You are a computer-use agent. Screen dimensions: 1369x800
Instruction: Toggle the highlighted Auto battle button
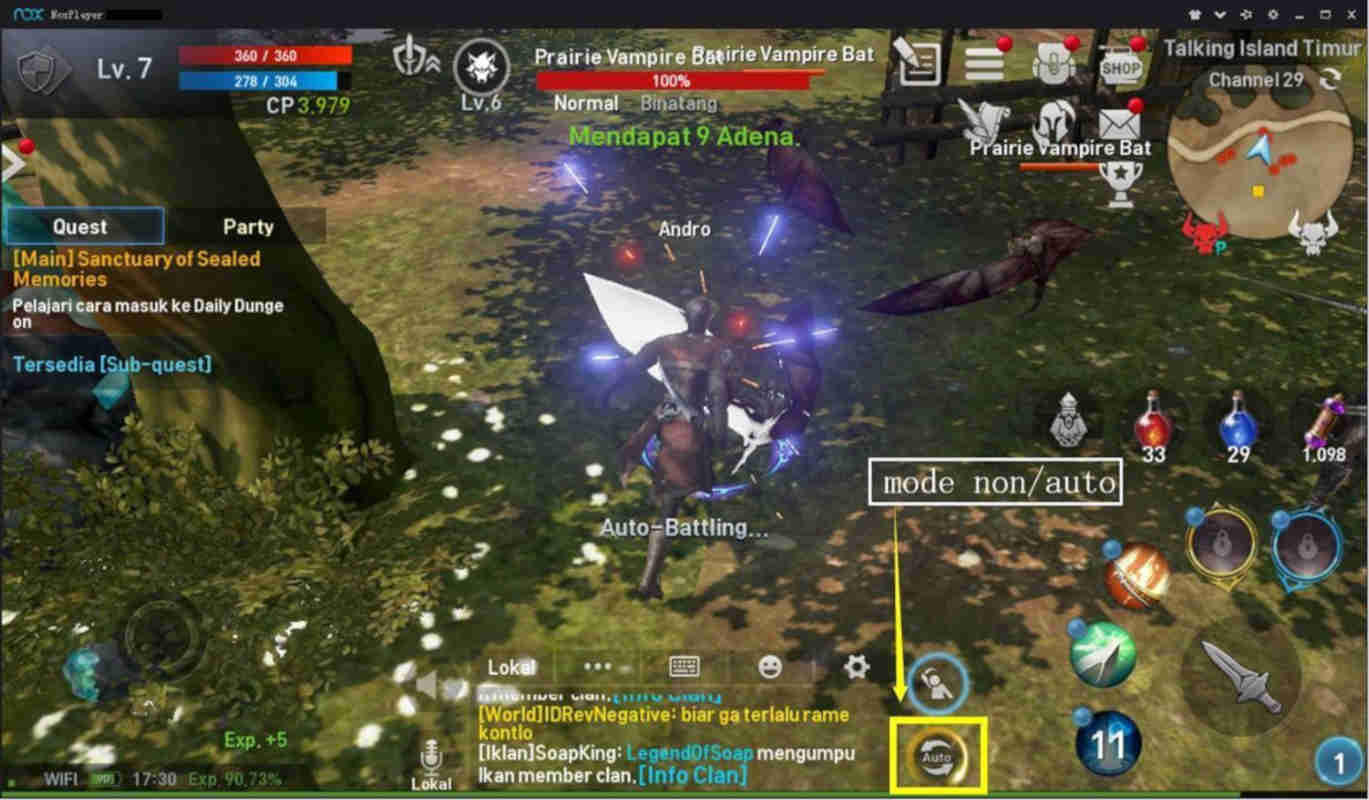click(935, 755)
